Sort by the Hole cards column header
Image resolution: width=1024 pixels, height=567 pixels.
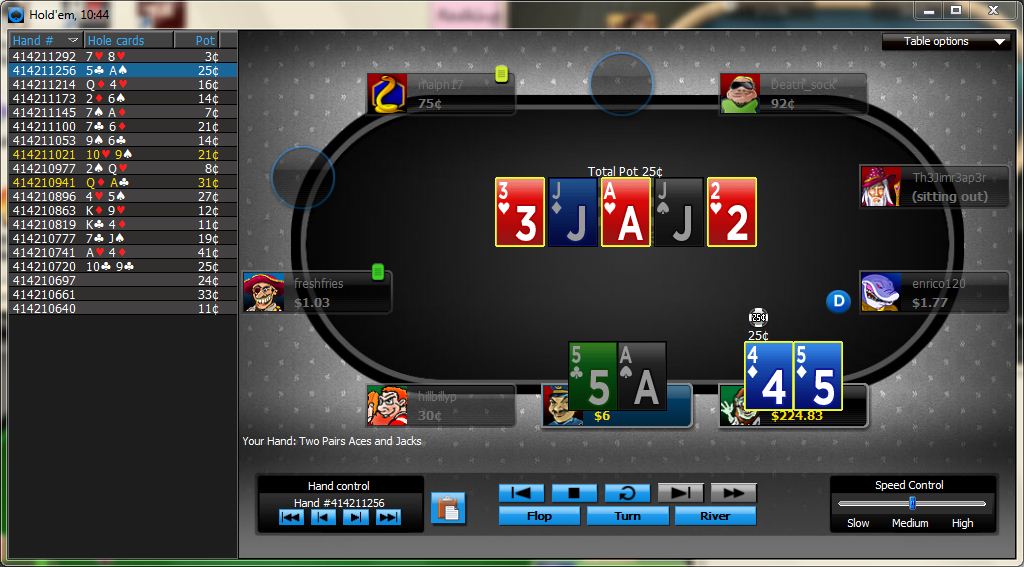116,41
